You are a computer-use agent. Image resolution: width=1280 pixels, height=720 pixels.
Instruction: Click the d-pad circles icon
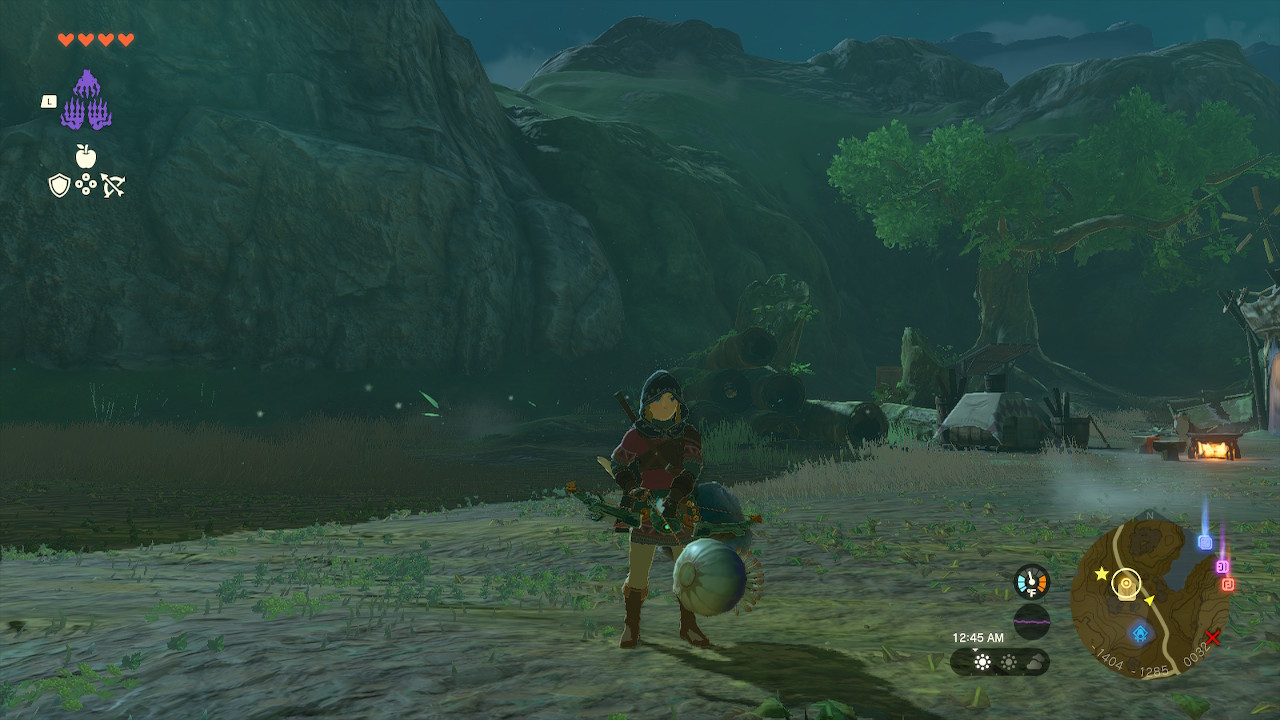point(87,183)
